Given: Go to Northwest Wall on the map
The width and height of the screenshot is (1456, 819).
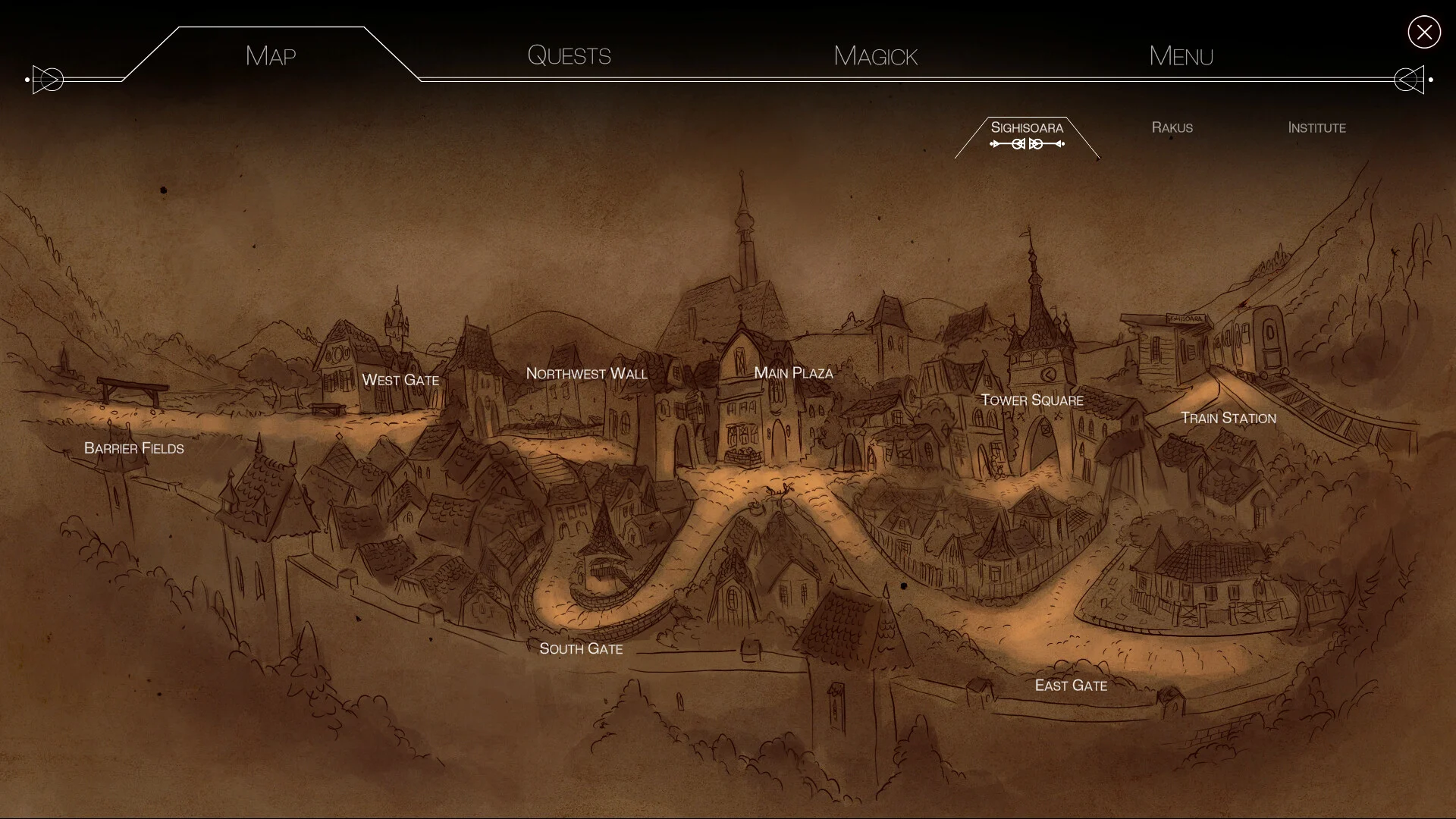Looking at the screenshot, I should 586,374.
